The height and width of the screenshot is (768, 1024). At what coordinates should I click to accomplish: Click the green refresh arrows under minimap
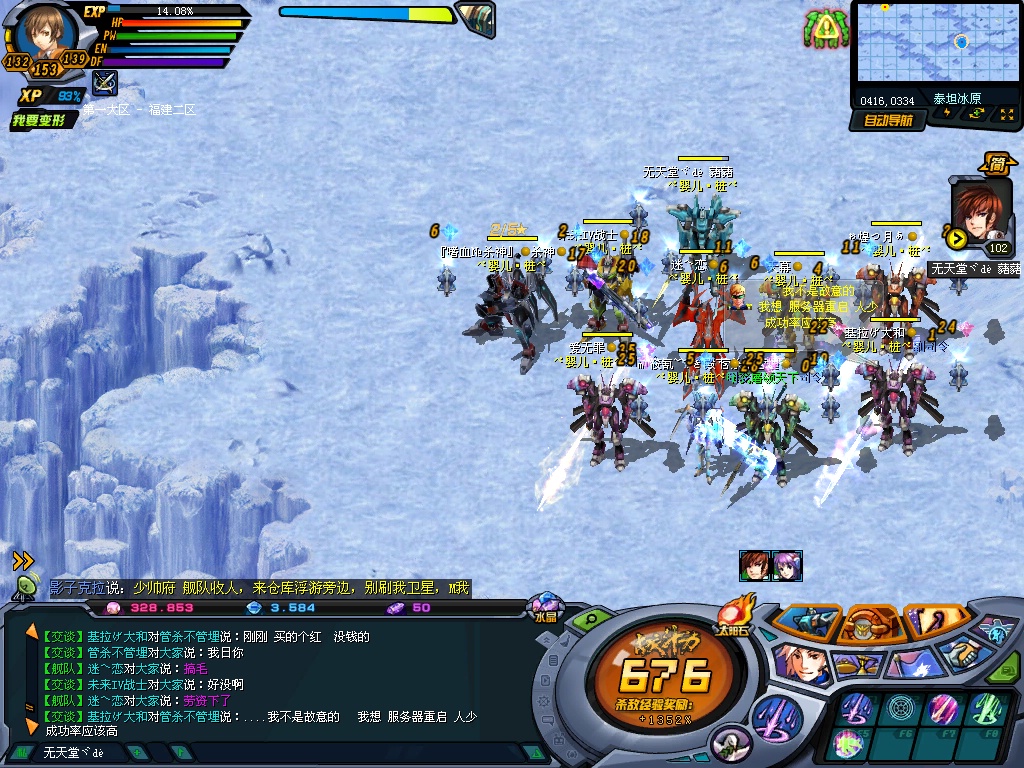(975, 113)
